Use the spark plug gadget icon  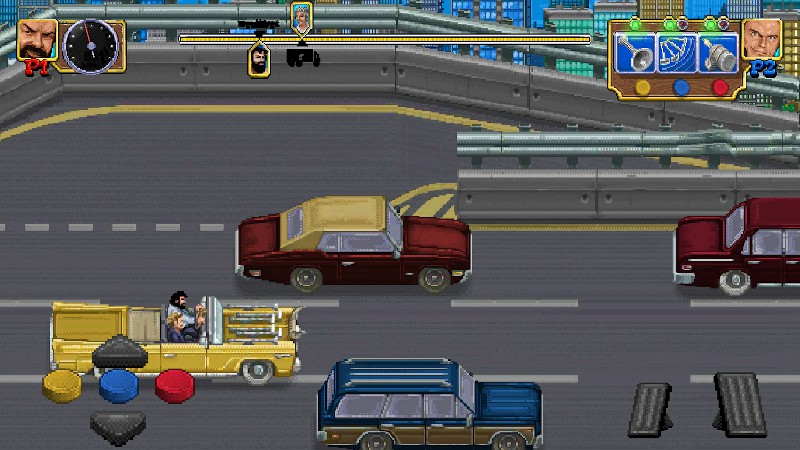click(717, 54)
